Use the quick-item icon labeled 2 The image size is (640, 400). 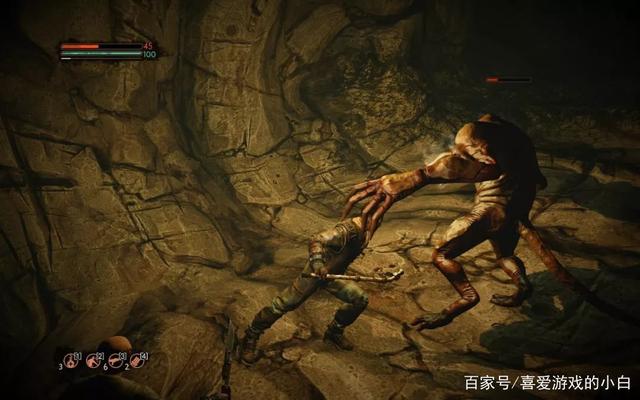click(94, 360)
